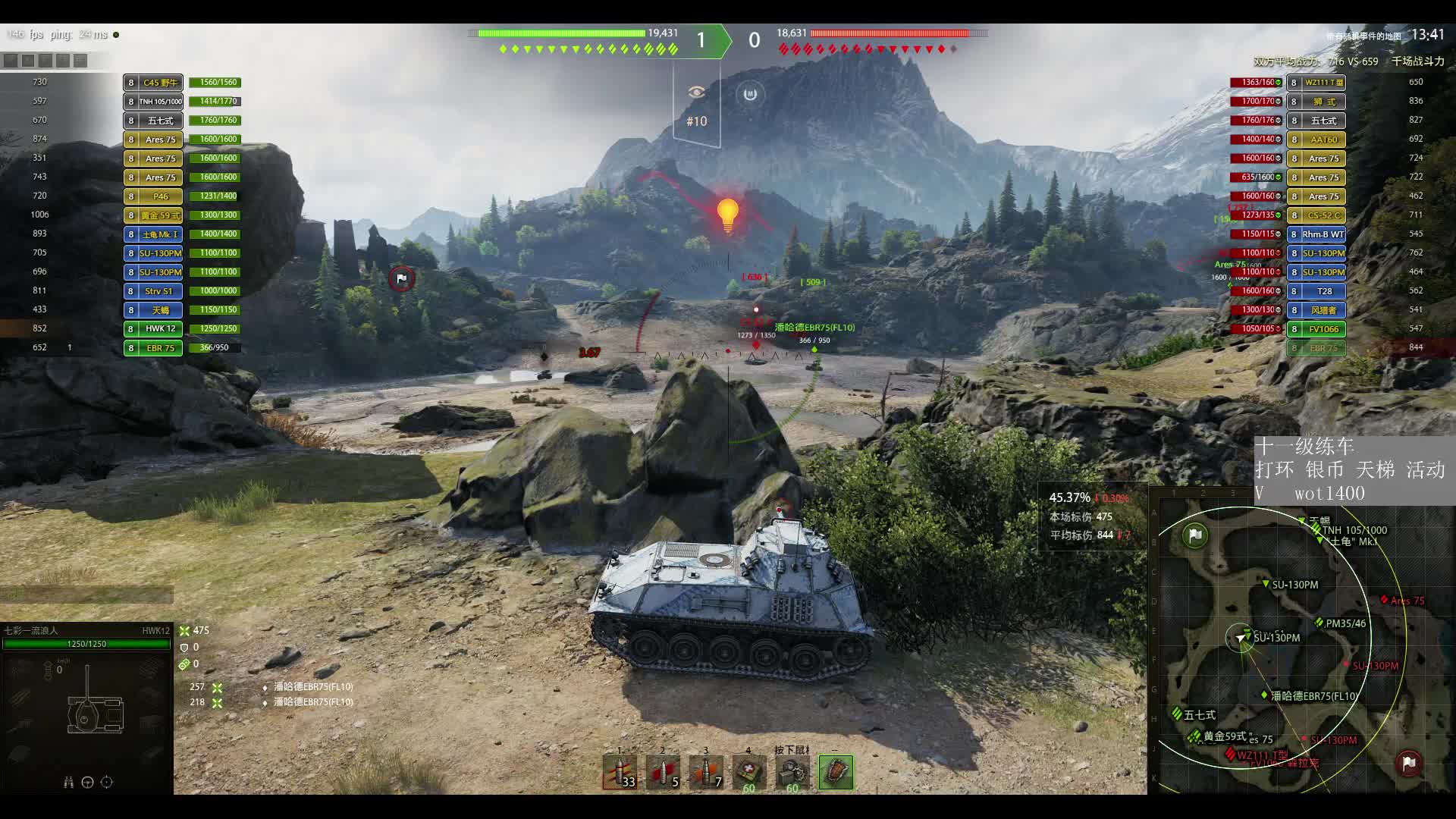Select the green highlighted chocolate ration slot

(x=836, y=773)
